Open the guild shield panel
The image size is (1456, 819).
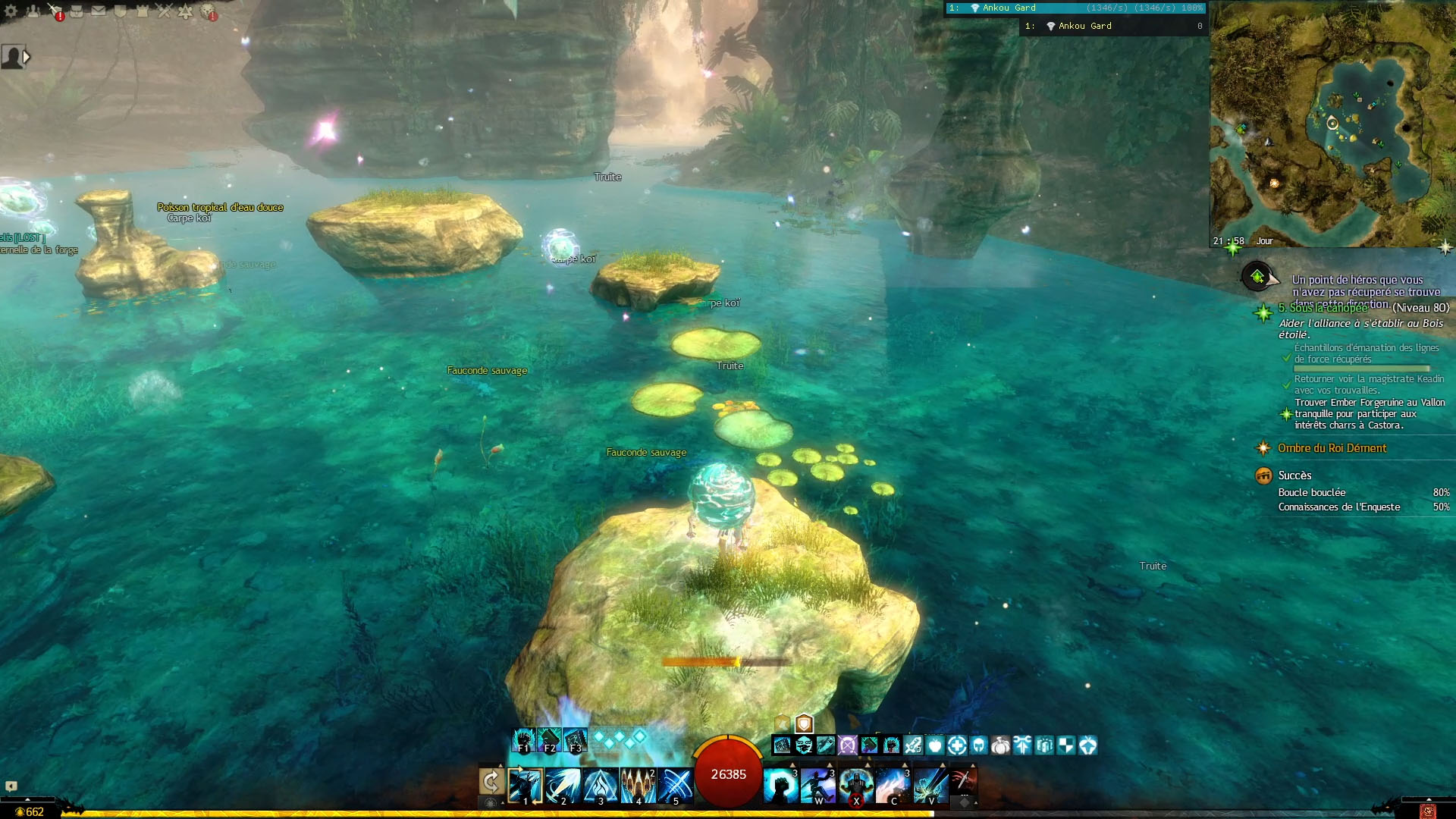(120, 11)
